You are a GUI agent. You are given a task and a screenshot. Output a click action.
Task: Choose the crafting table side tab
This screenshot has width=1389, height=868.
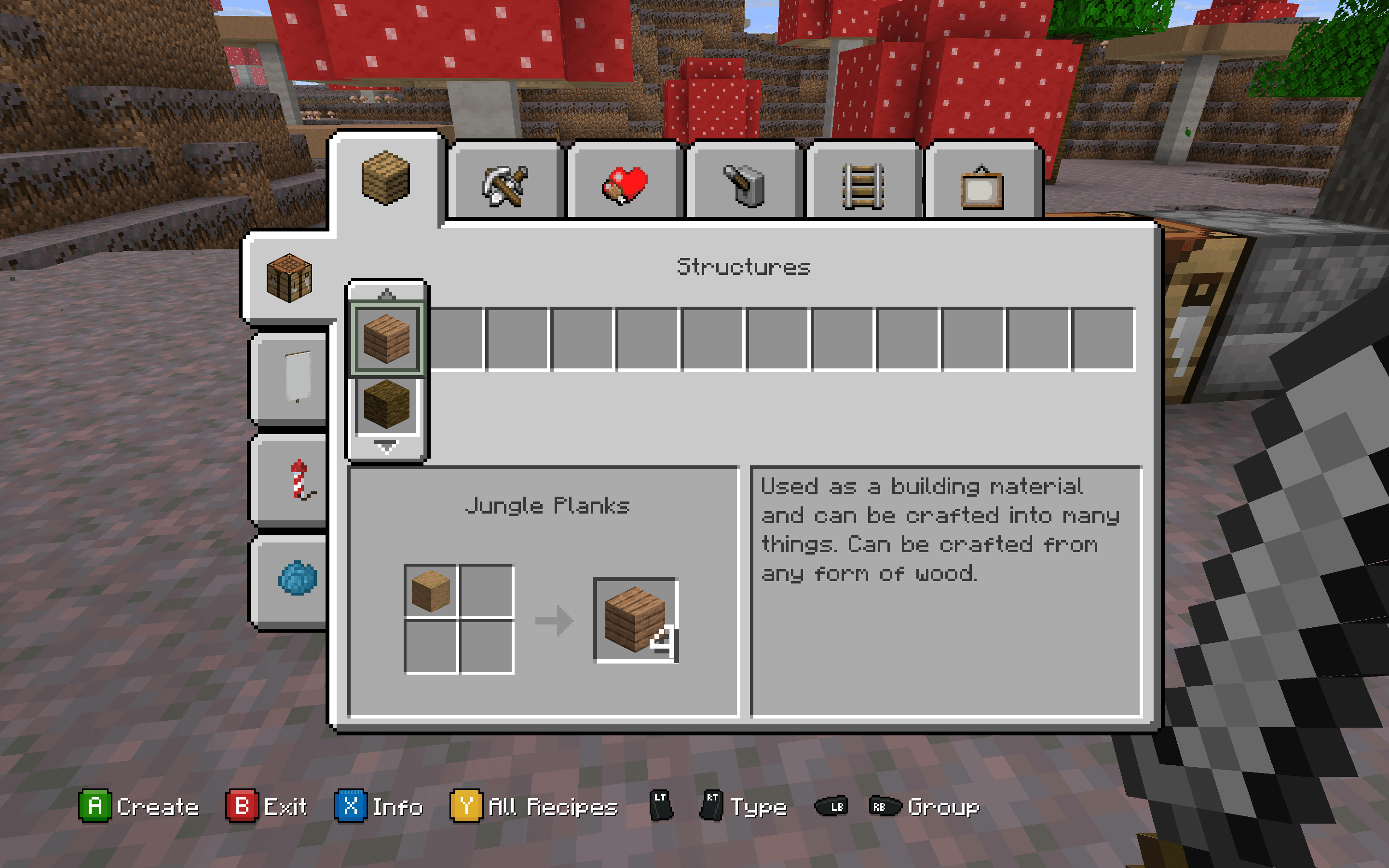[289, 278]
